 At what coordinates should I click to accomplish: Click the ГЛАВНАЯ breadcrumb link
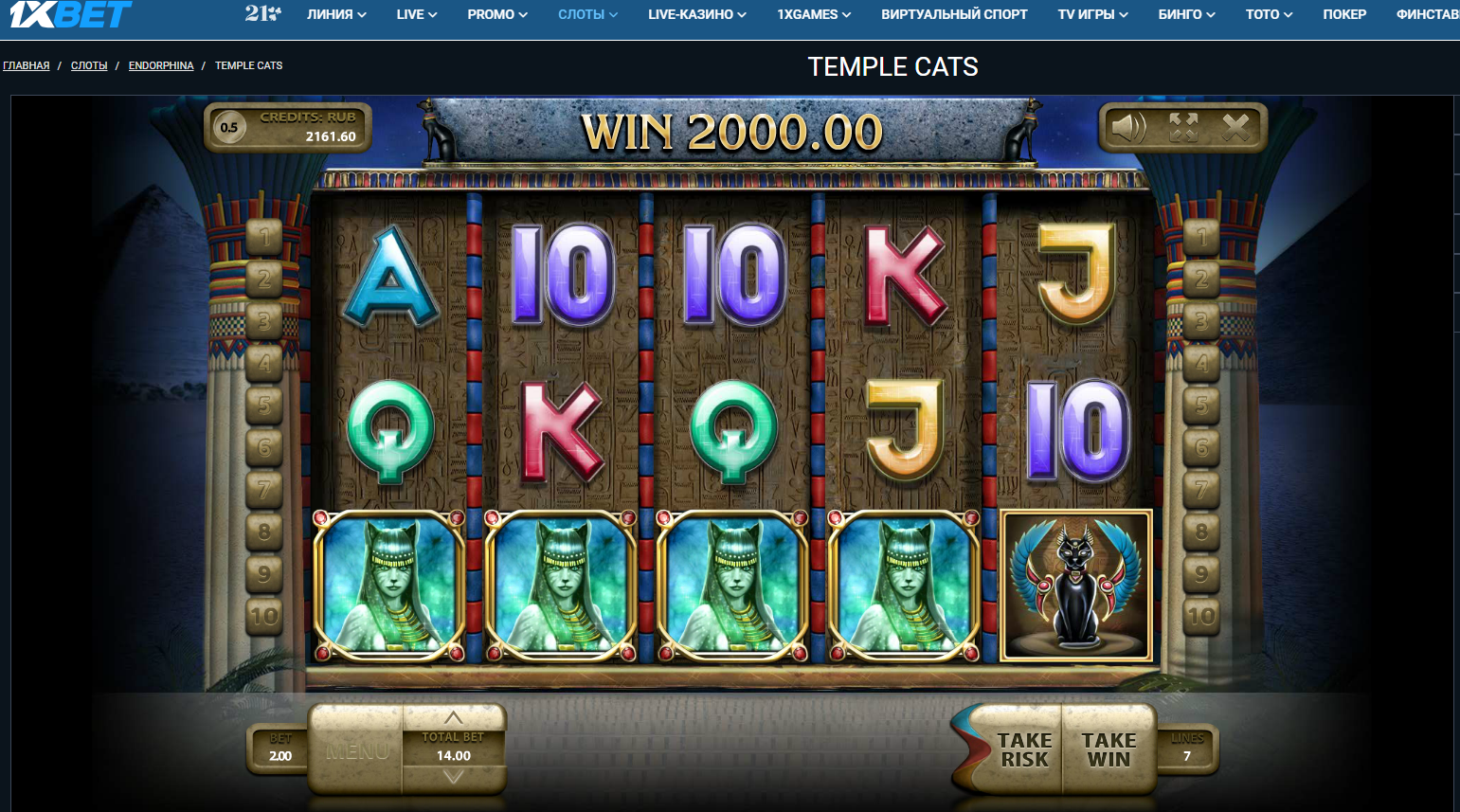26,65
